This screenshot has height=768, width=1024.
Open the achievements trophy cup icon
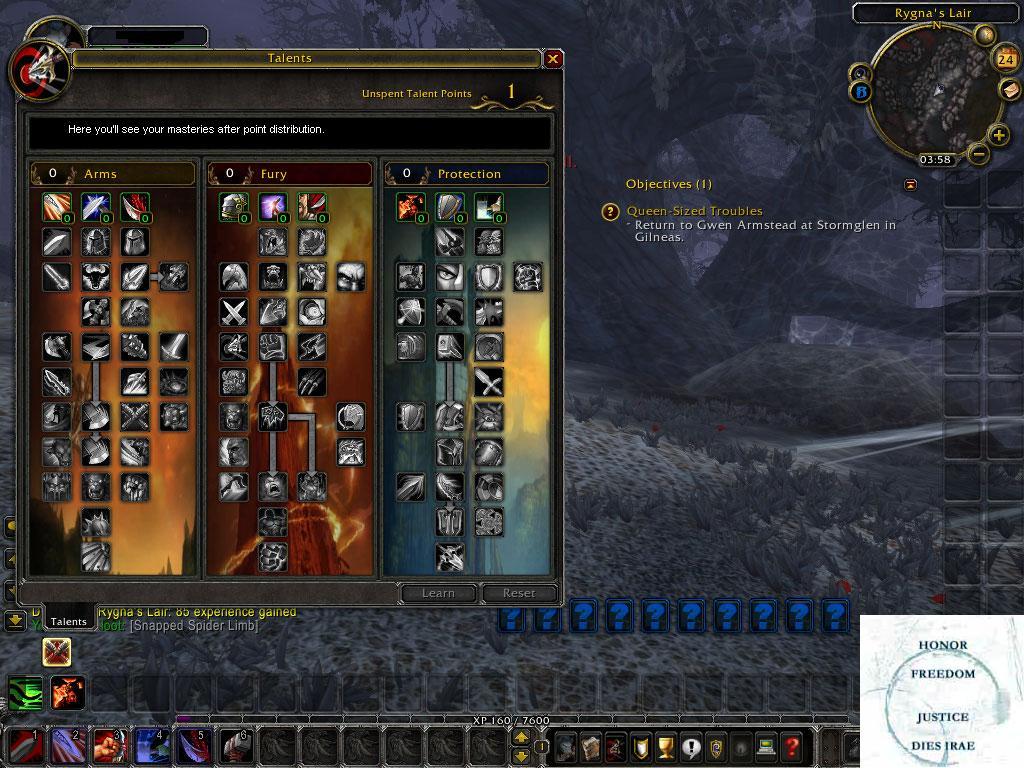pos(664,746)
